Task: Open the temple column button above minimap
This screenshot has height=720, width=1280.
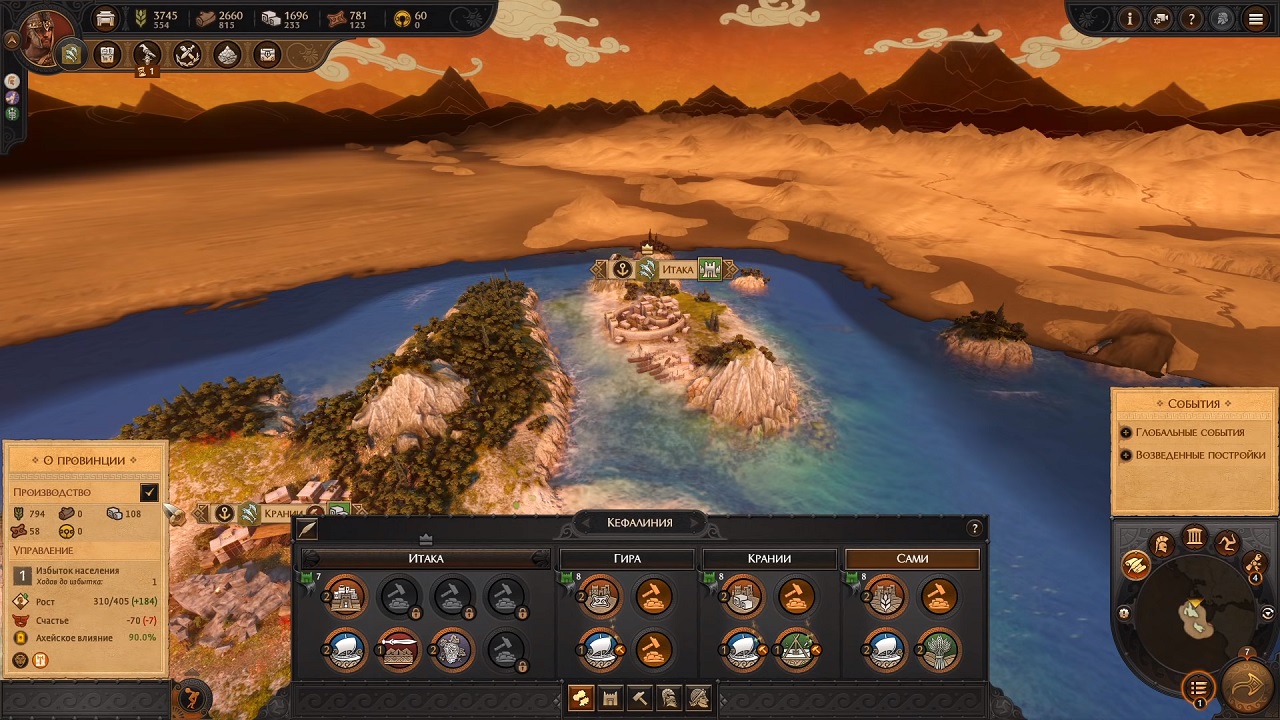Action: [1194, 538]
